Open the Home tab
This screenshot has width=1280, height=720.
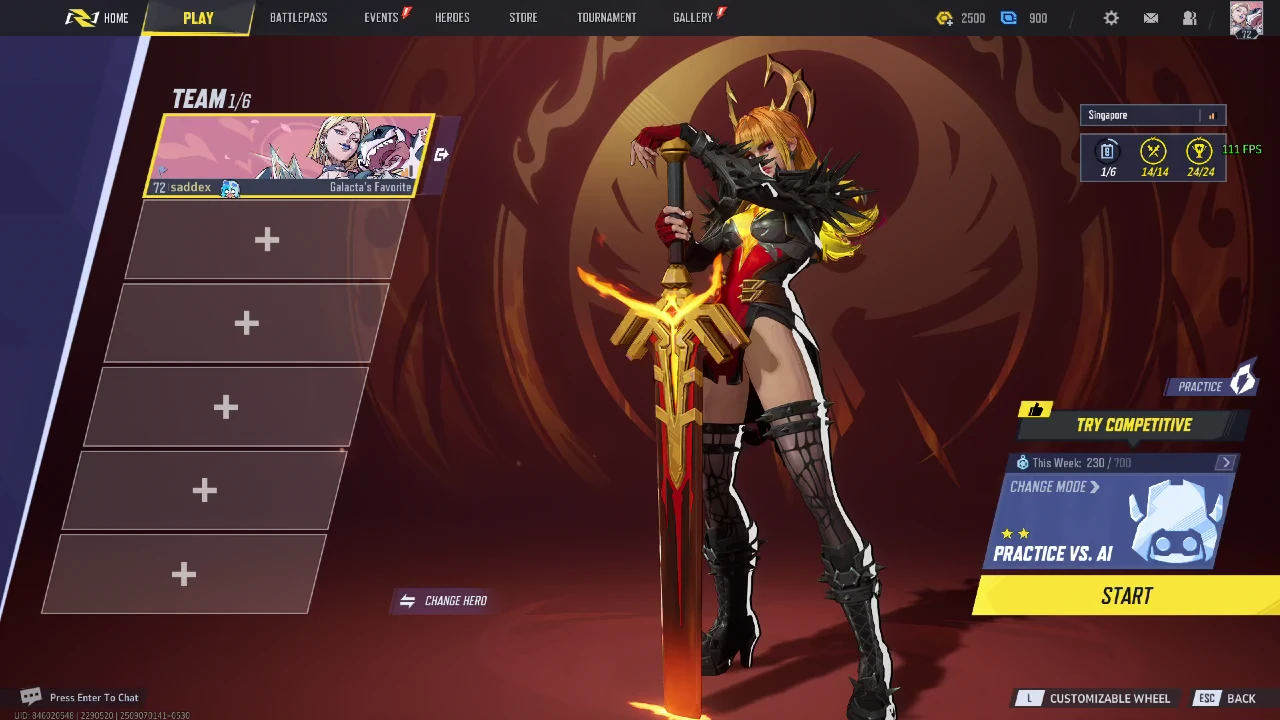(98, 18)
